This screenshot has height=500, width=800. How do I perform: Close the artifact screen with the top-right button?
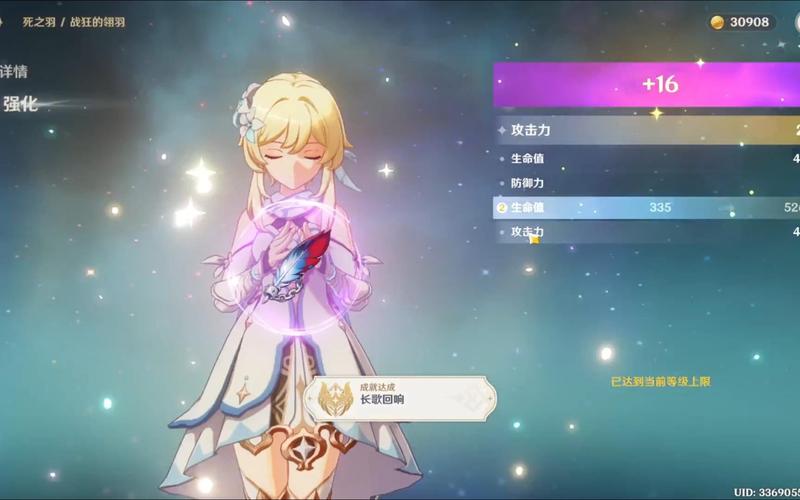click(794, 21)
